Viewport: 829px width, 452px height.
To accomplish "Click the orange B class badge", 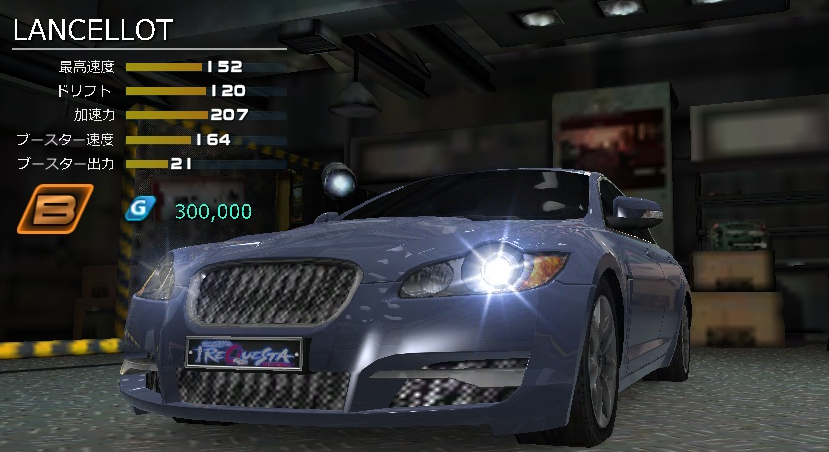I will (55, 210).
